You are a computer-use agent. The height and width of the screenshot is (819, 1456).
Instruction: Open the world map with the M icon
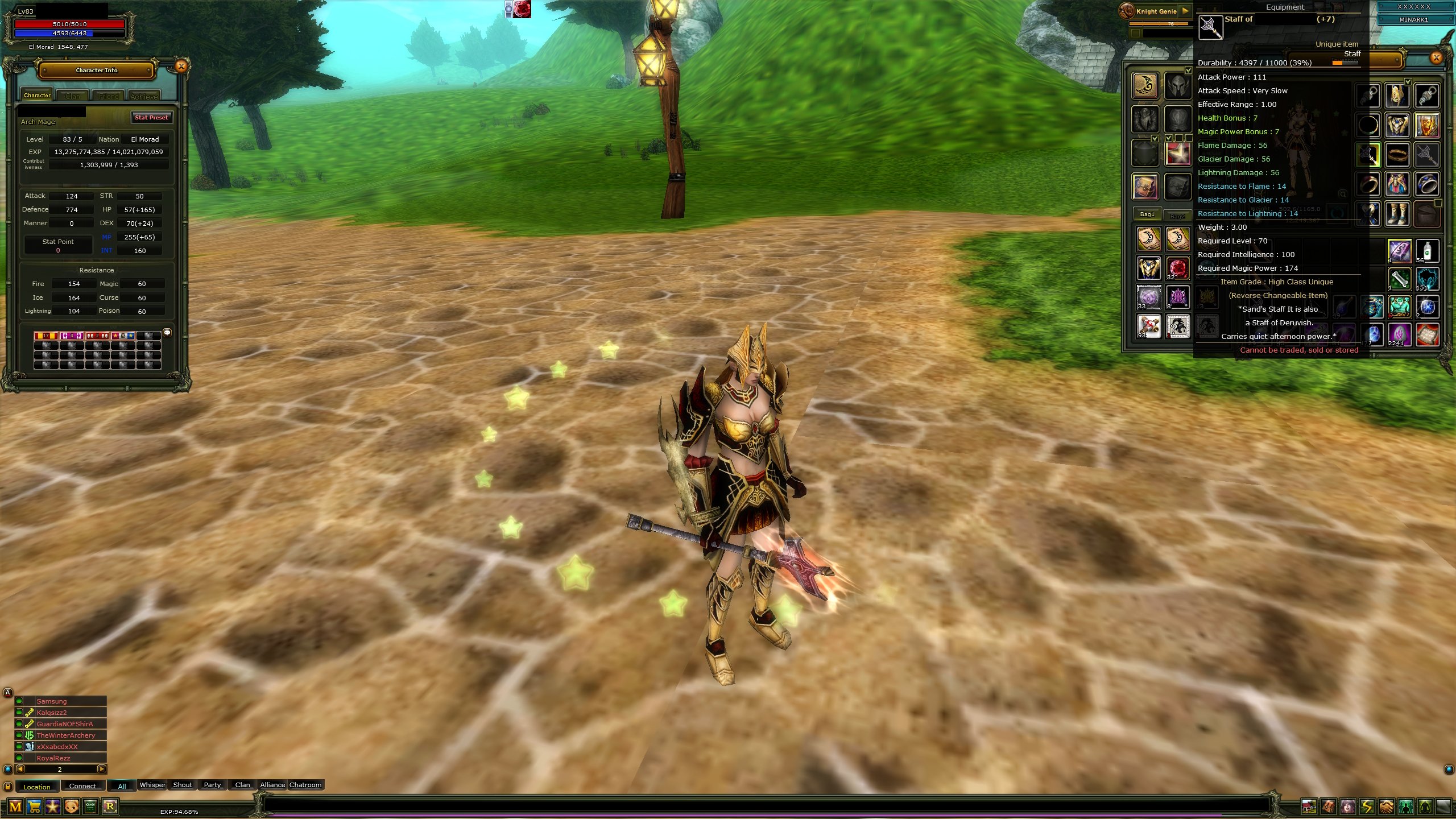click(16, 806)
